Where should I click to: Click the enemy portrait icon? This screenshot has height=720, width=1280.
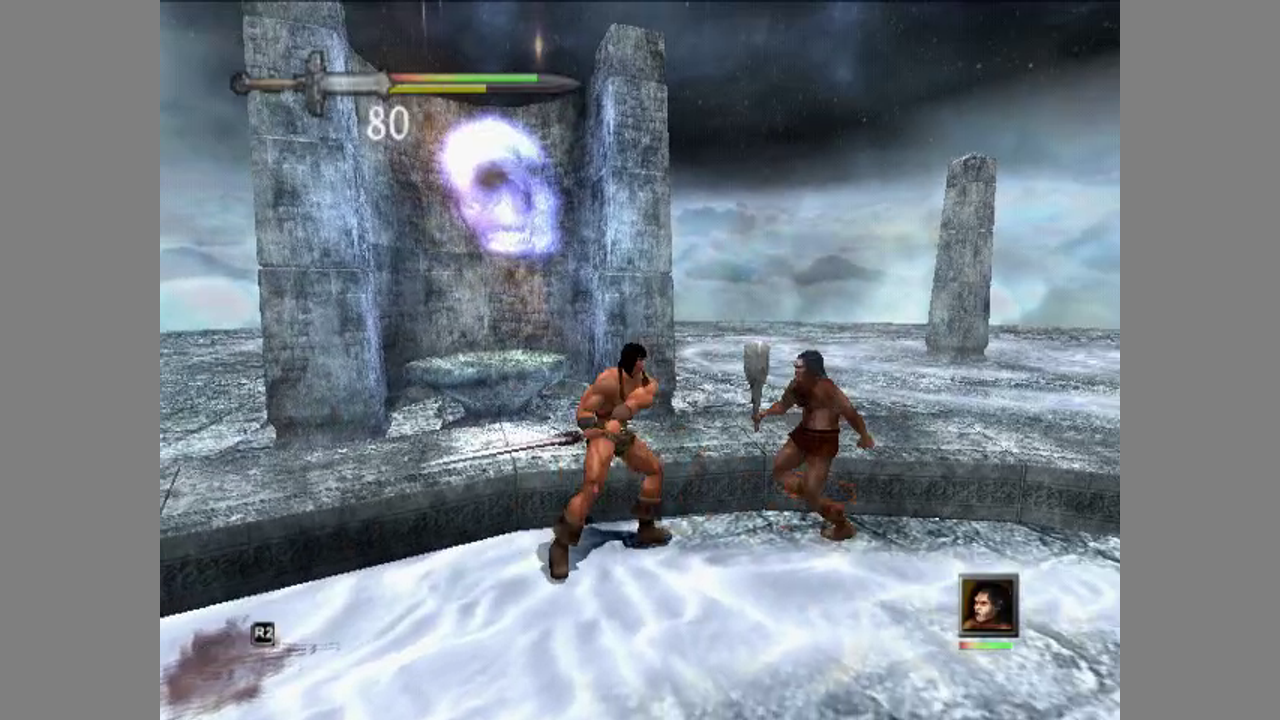point(988,605)
